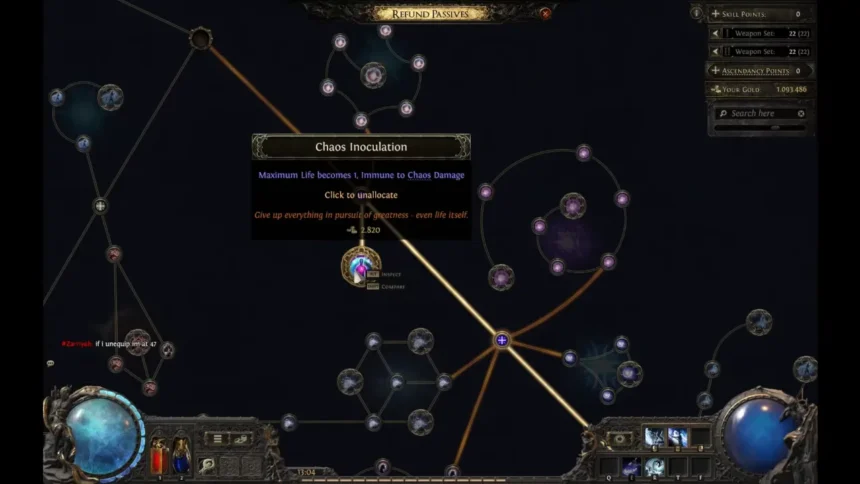The image size is (860, 484).
Task: Click the purple plus jewel socket node
Action: [502, 341]
